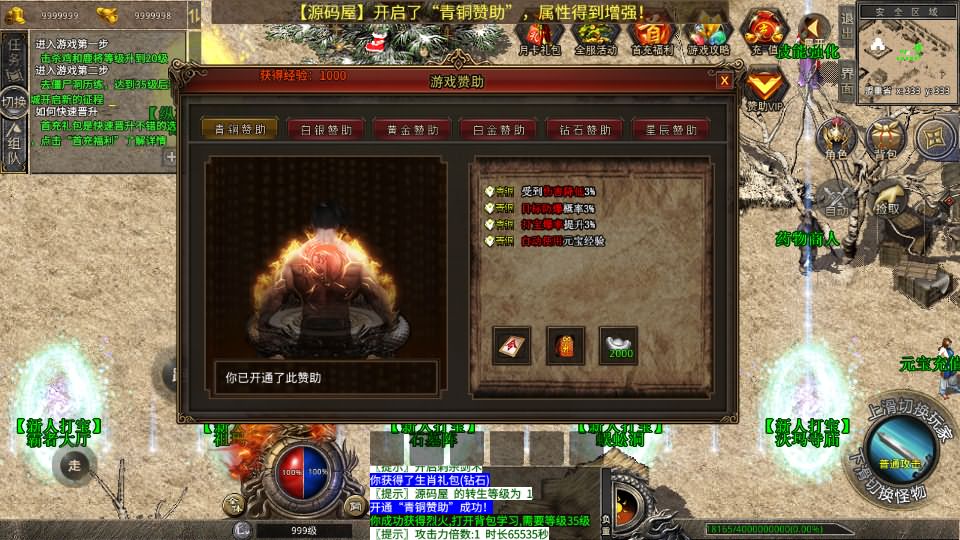Viewport: 960px width, 540px height.
Task: Click the 赞助VIP icon
Action: [x=765, y=88]
